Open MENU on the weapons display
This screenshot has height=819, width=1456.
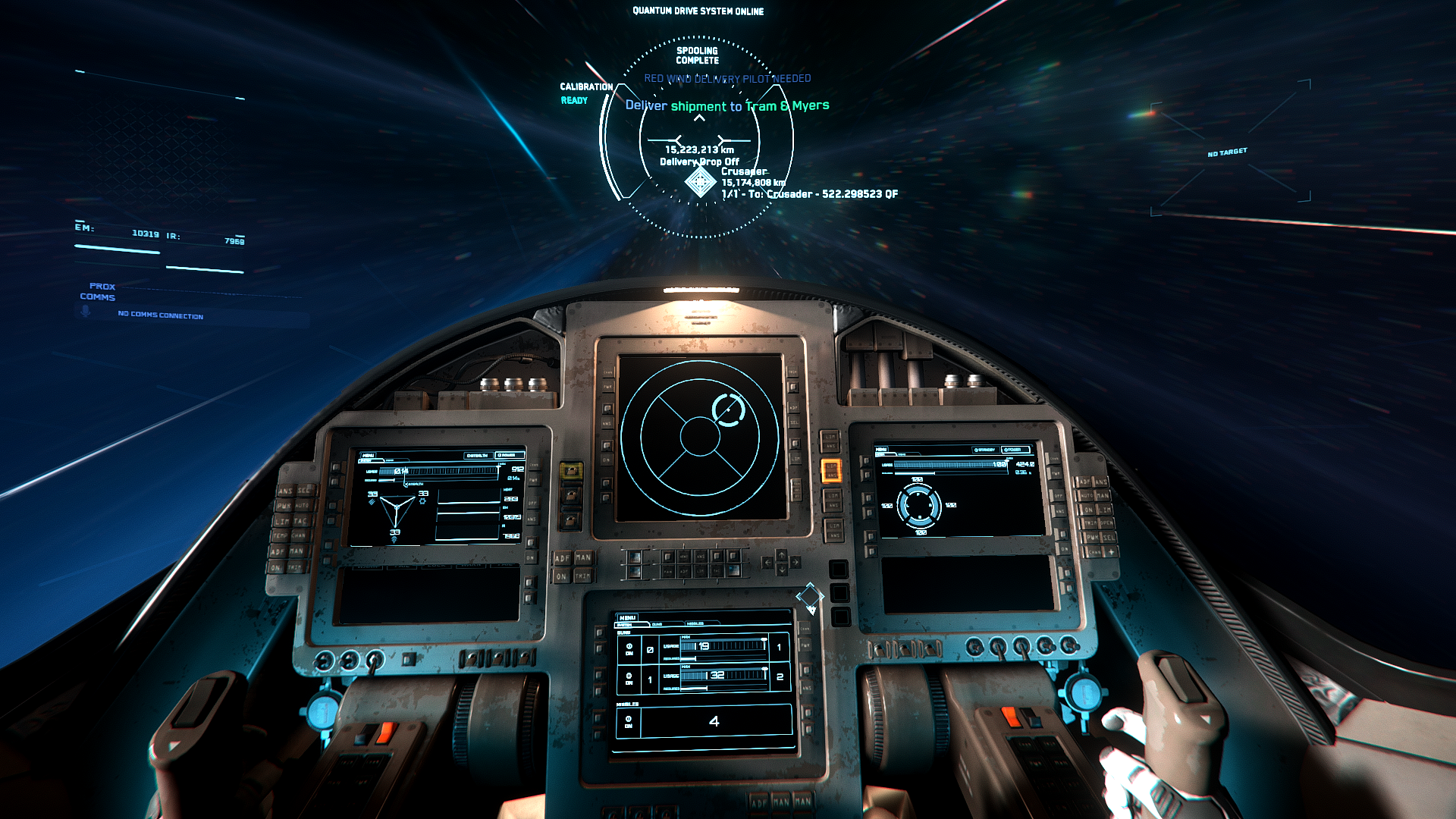[627, 618]
